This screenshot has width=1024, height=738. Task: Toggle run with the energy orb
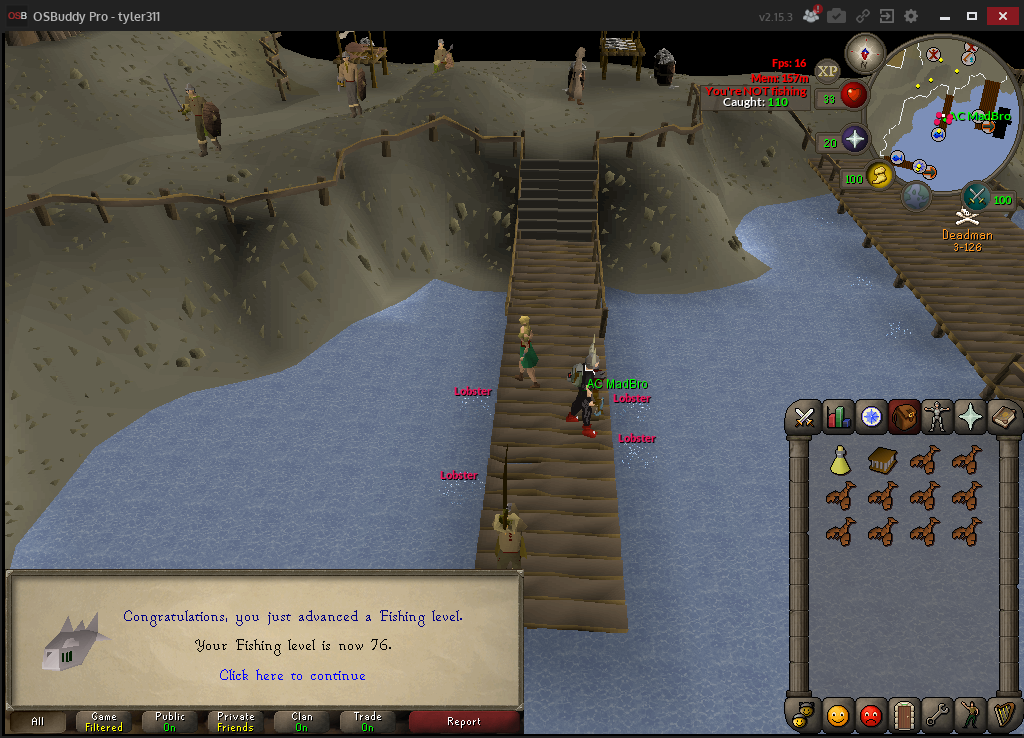(879, 176)
